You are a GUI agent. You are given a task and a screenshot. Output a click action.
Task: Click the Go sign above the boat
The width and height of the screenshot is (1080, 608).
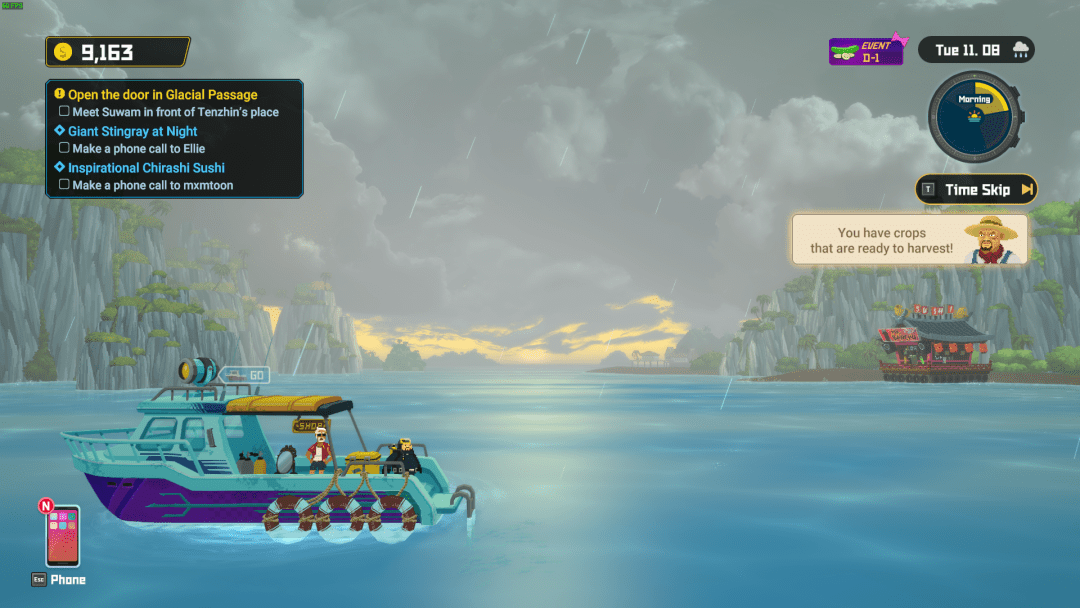(243, 375)
